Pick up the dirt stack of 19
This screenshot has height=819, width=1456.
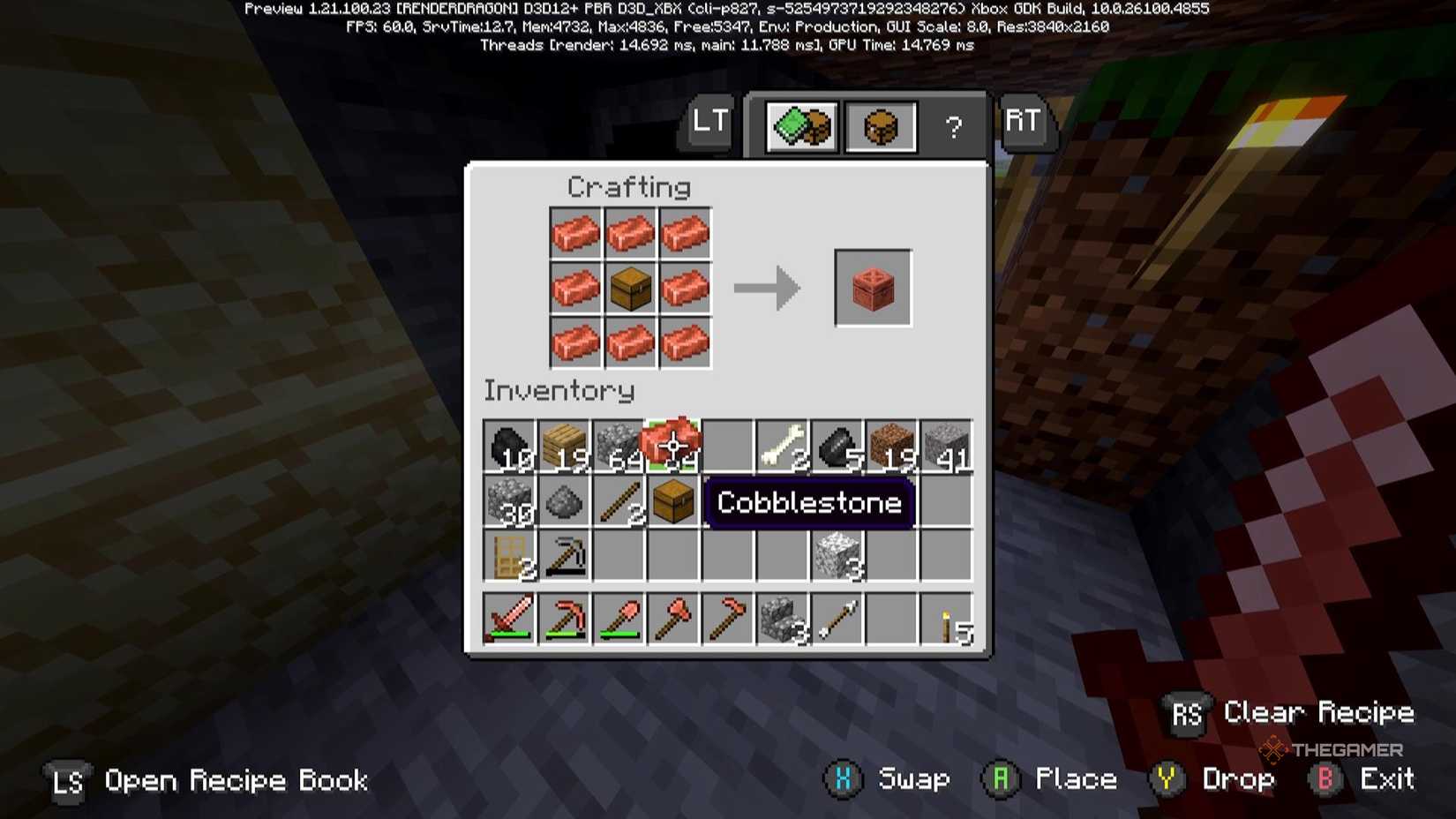[892, 443]
